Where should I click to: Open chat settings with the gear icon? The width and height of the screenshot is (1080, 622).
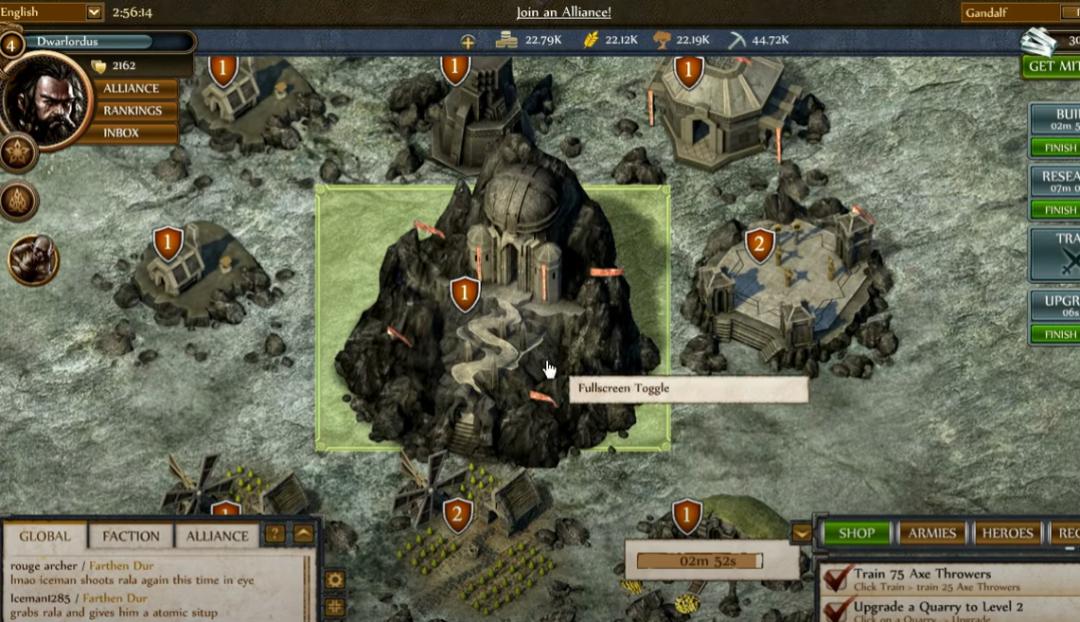[335, 580]
